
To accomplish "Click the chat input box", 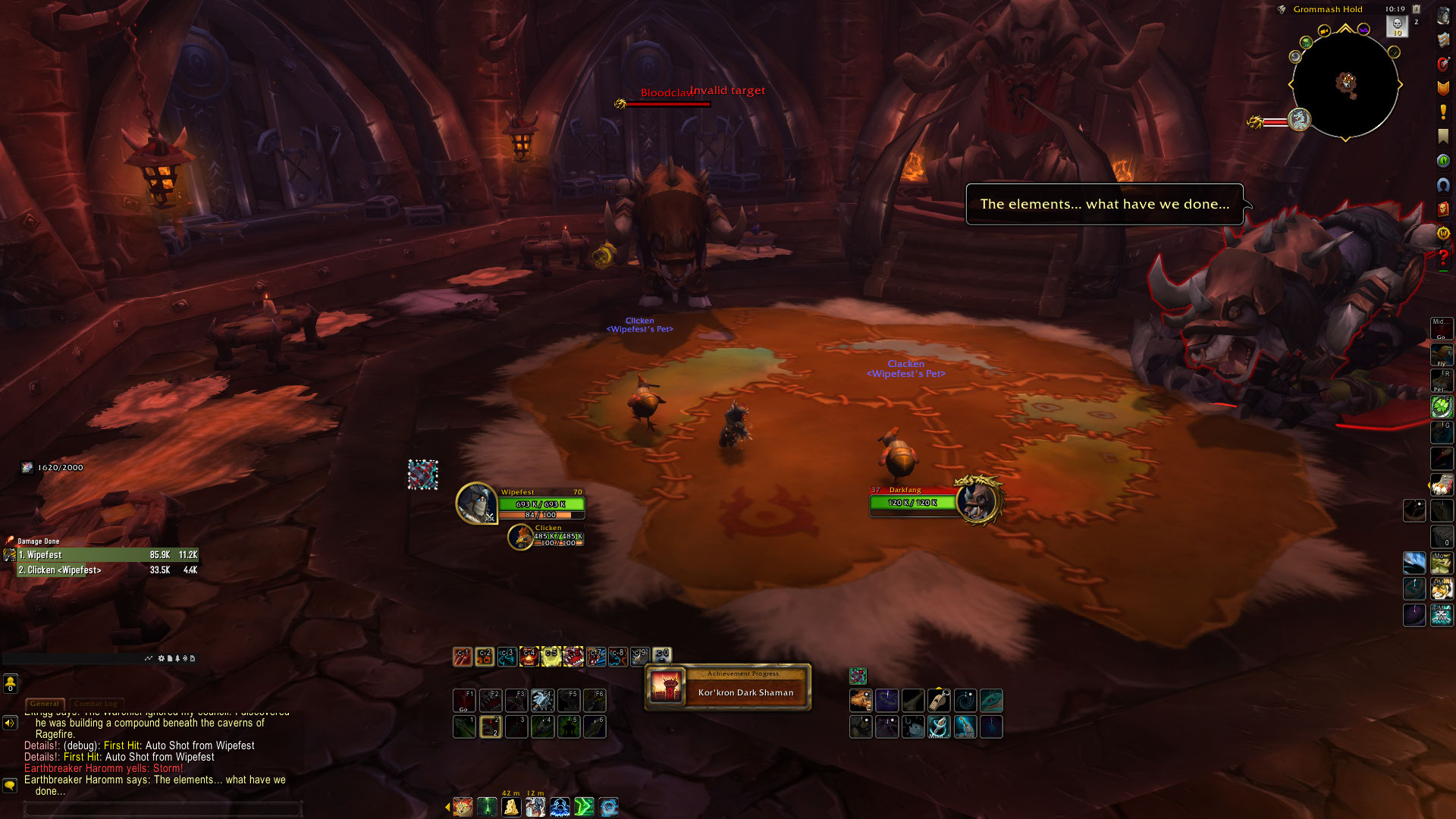I will 163,809.
